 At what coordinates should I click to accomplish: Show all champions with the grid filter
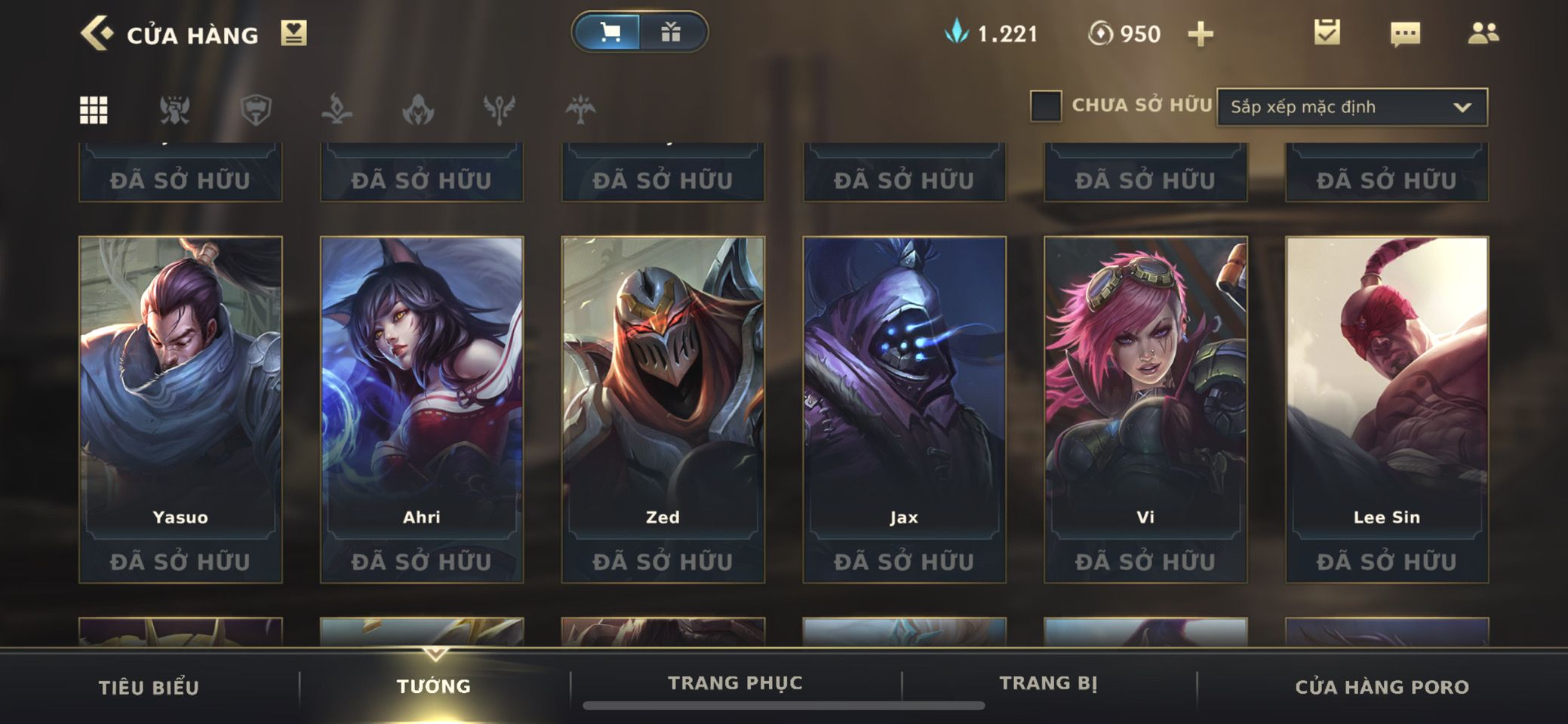click(94, 110)
